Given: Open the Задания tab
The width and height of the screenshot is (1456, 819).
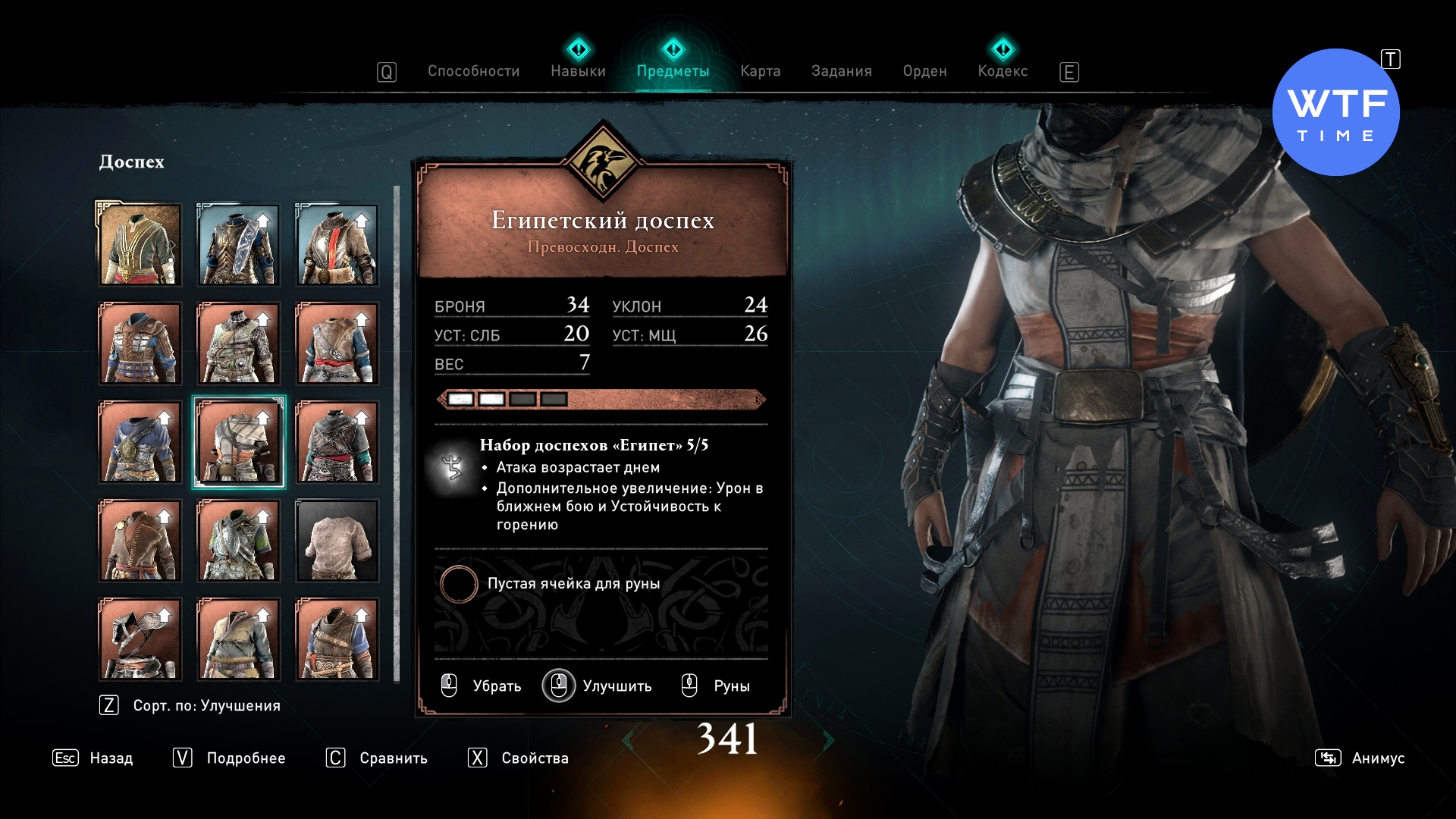Looking at the screenshot, I should tap(841, 71).
